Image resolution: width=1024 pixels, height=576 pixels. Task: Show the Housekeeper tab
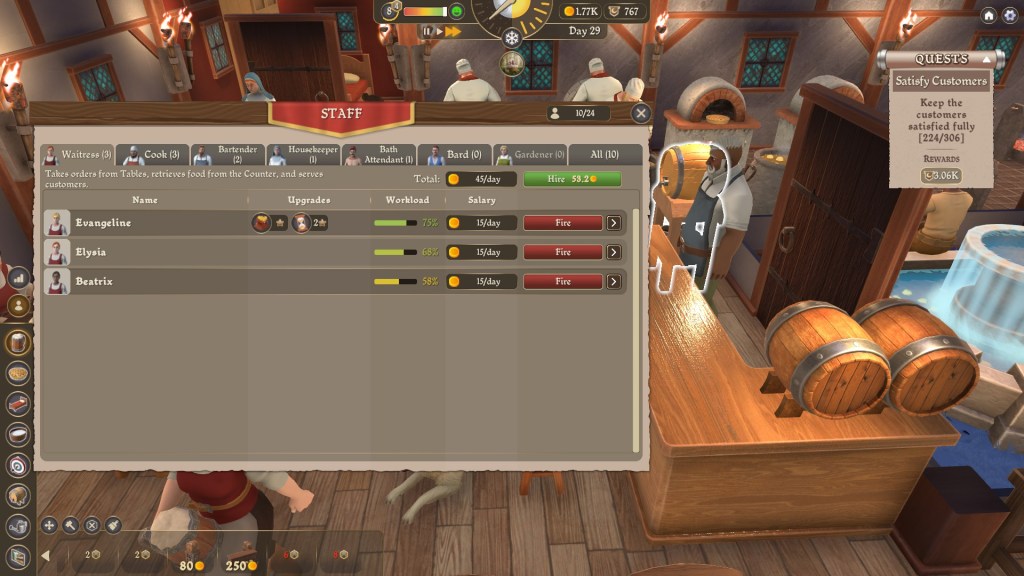[303, 155]
